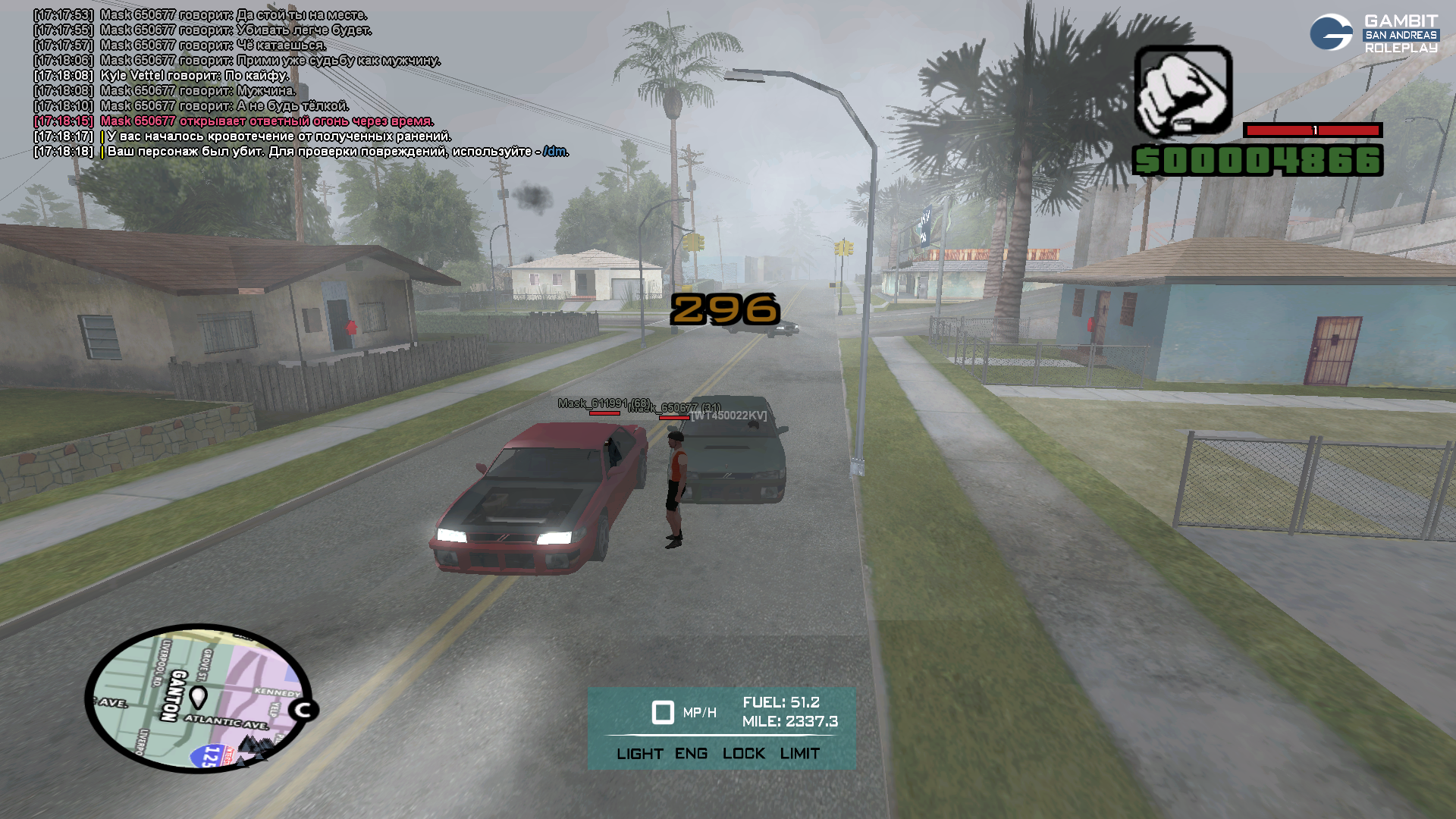This screenshot has width=1456, height=819.
Task: Click the Mask_611991 player nametag
Action: (604, 403)
